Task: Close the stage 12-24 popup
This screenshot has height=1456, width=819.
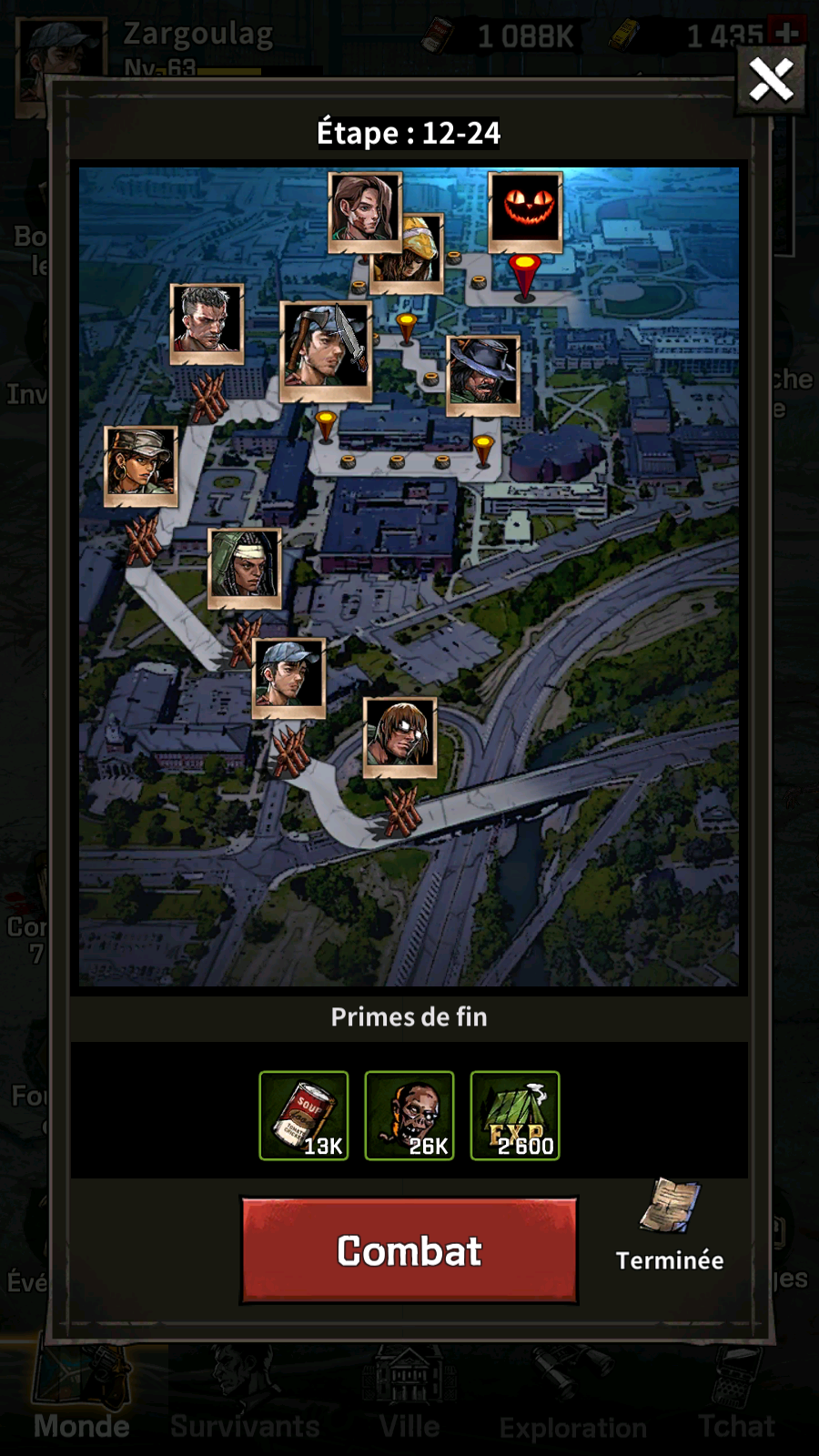Action: [x=771, y=80]
